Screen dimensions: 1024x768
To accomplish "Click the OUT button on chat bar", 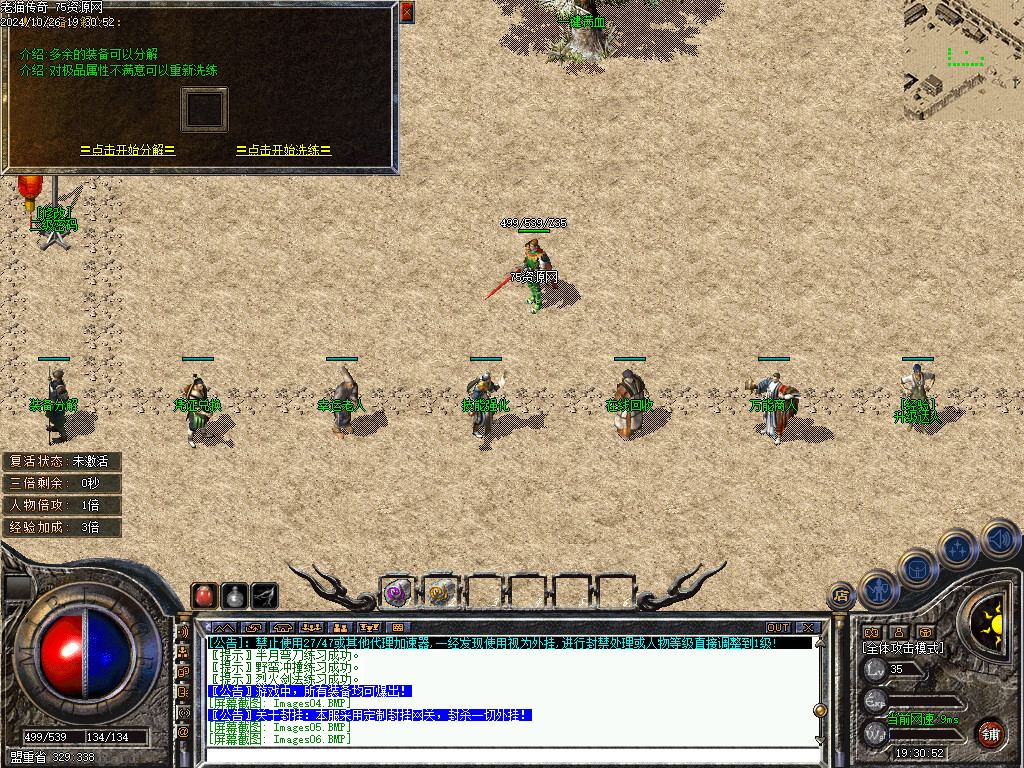I will pyautogui.click(x=778, y=627).
